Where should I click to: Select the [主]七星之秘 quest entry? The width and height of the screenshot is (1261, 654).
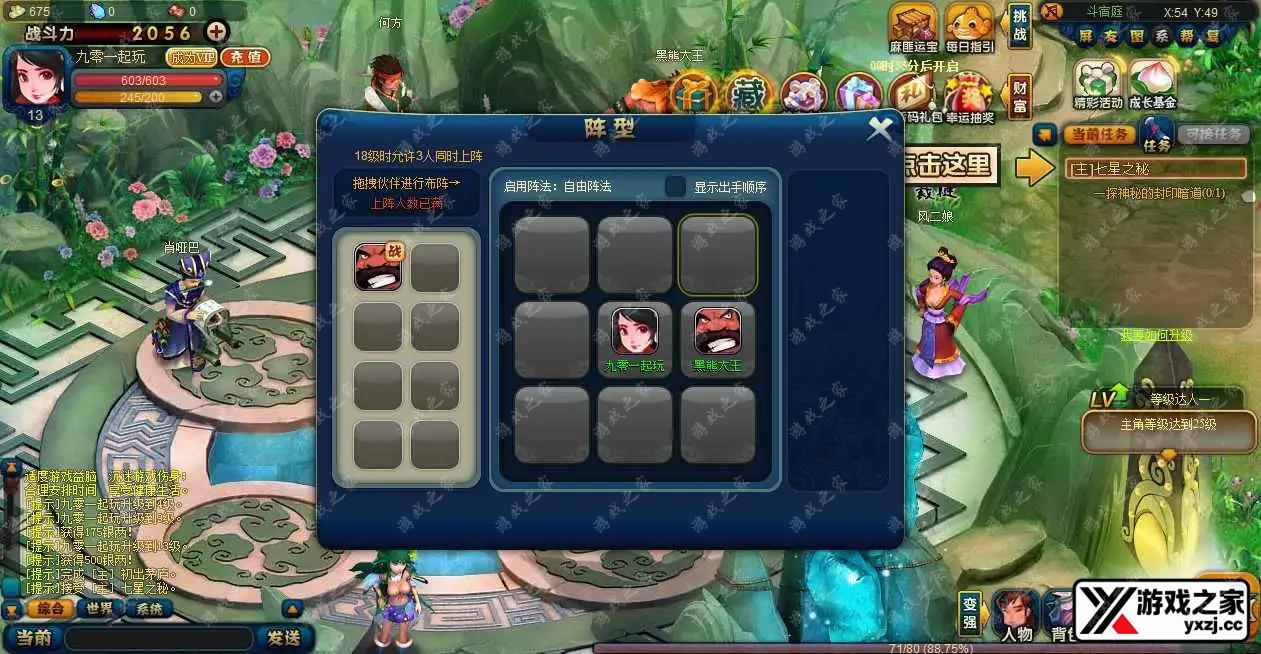pos(1155,168)
